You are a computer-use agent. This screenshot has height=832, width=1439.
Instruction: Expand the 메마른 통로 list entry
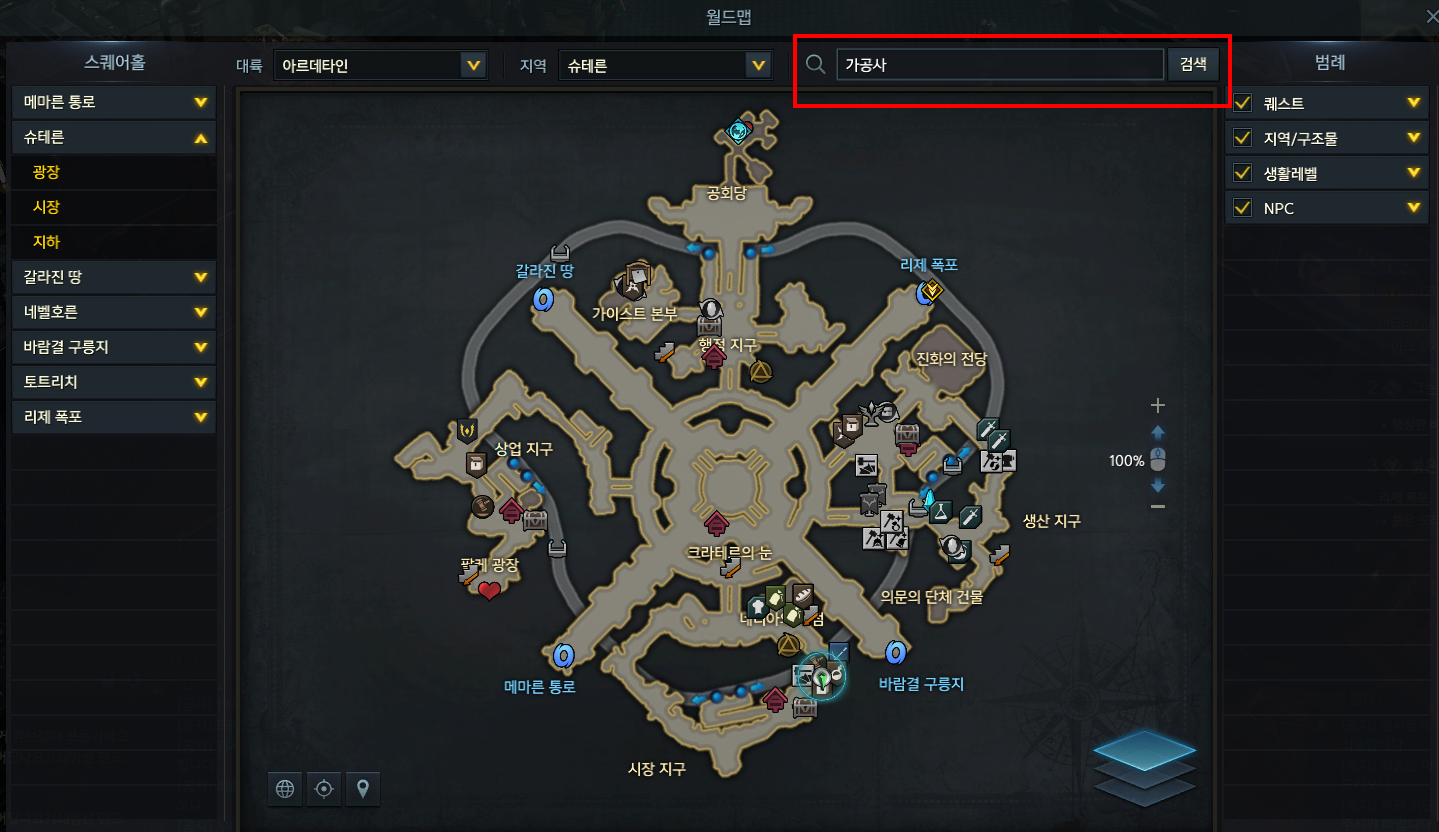[x=114, y=102]
